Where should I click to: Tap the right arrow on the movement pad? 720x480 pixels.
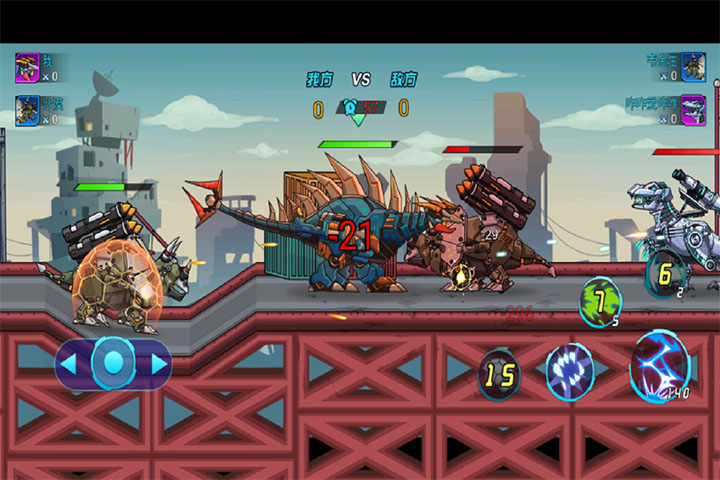point(159,363)
